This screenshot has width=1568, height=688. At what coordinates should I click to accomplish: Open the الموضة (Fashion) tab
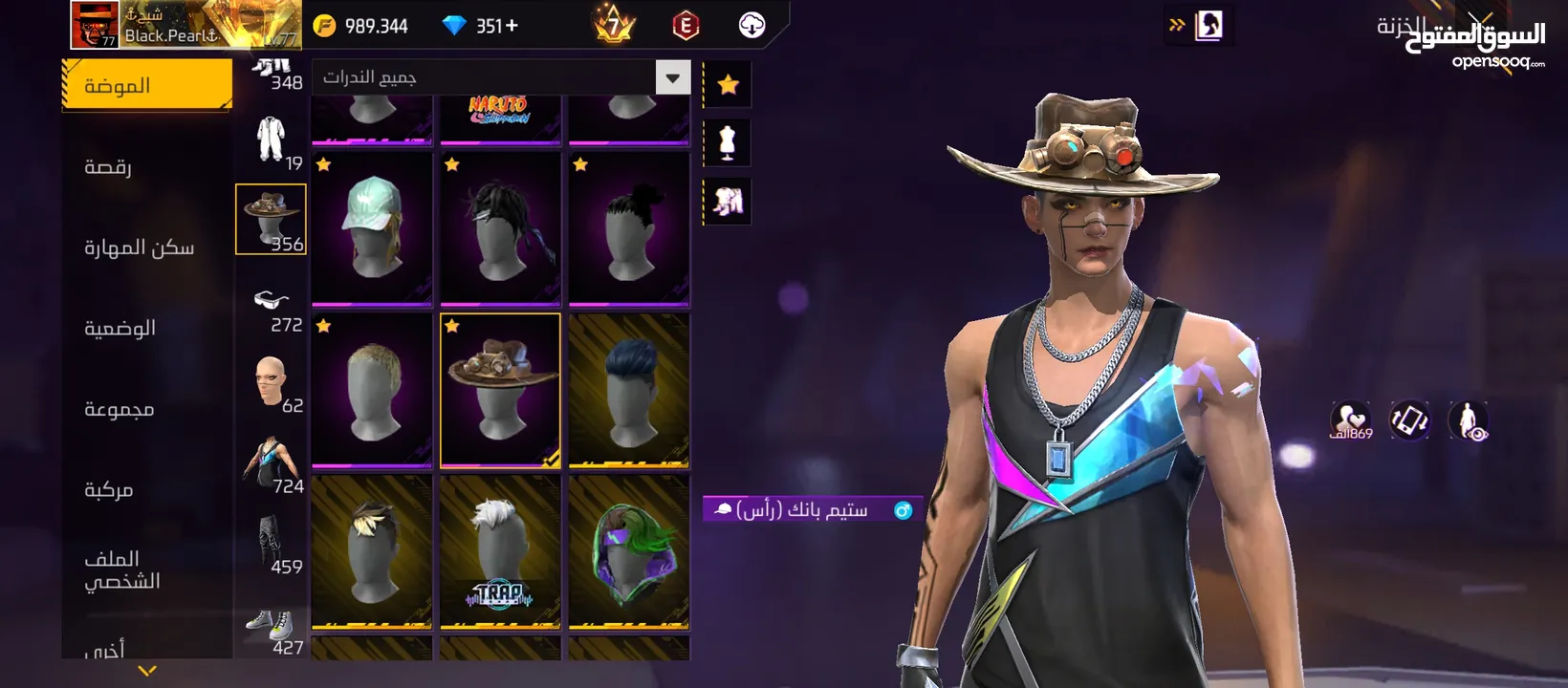pyautogui.click(x=146, y=86)
